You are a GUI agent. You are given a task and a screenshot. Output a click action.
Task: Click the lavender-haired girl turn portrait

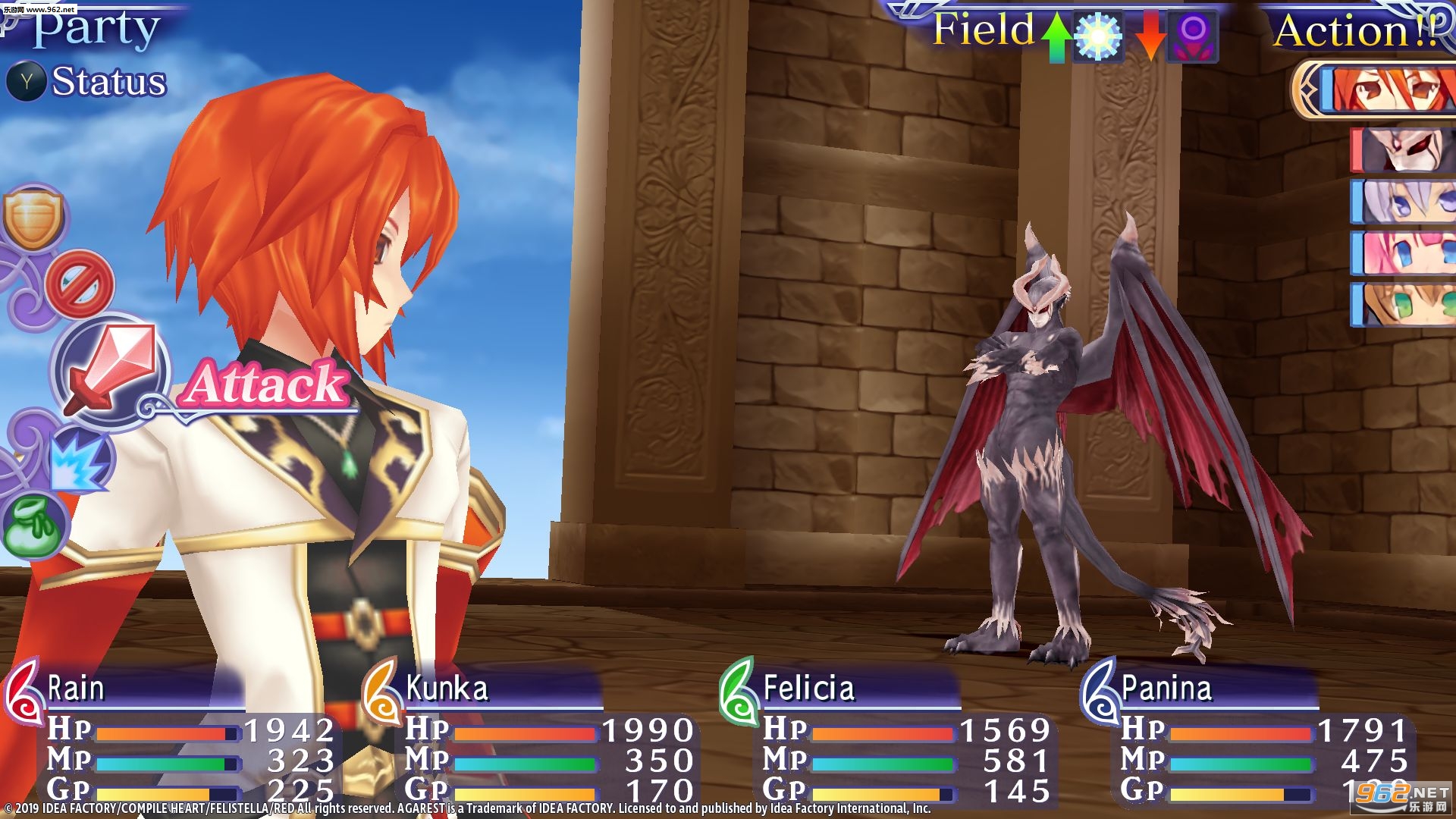[x=1405, y=202]
